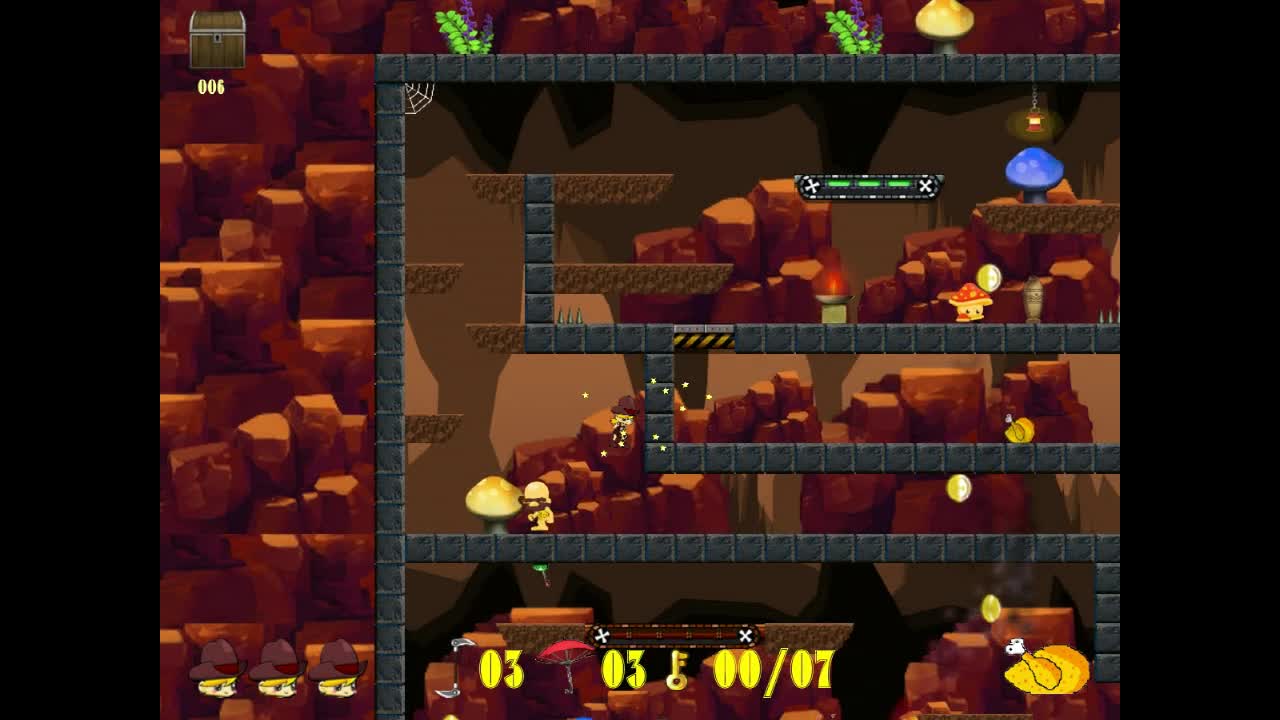Select the flaming torch pedestal
Viewport: 1280px width, 720px height.
(x=832, y=300)
